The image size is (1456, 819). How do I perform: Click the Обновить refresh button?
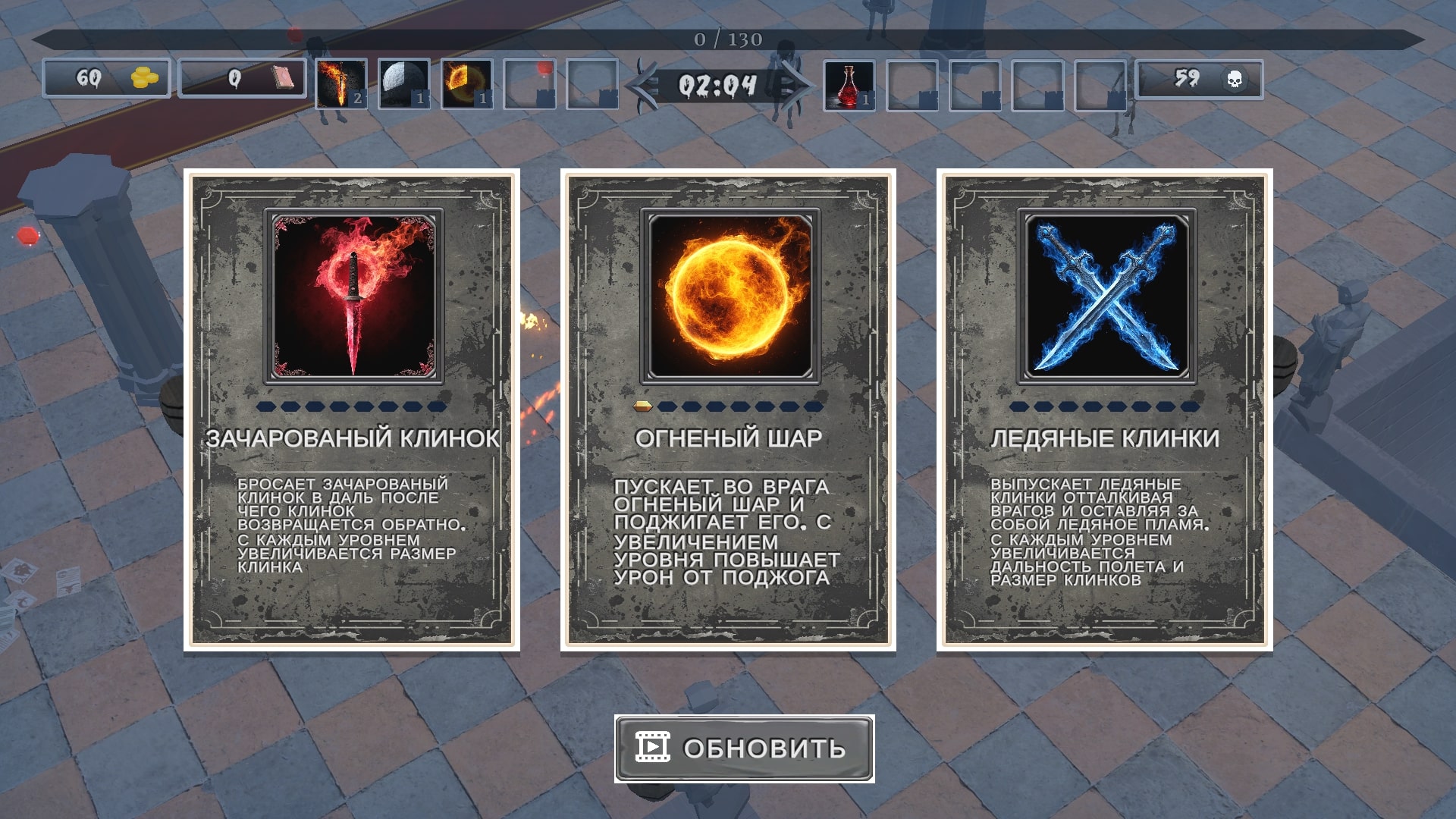point(744,748)
